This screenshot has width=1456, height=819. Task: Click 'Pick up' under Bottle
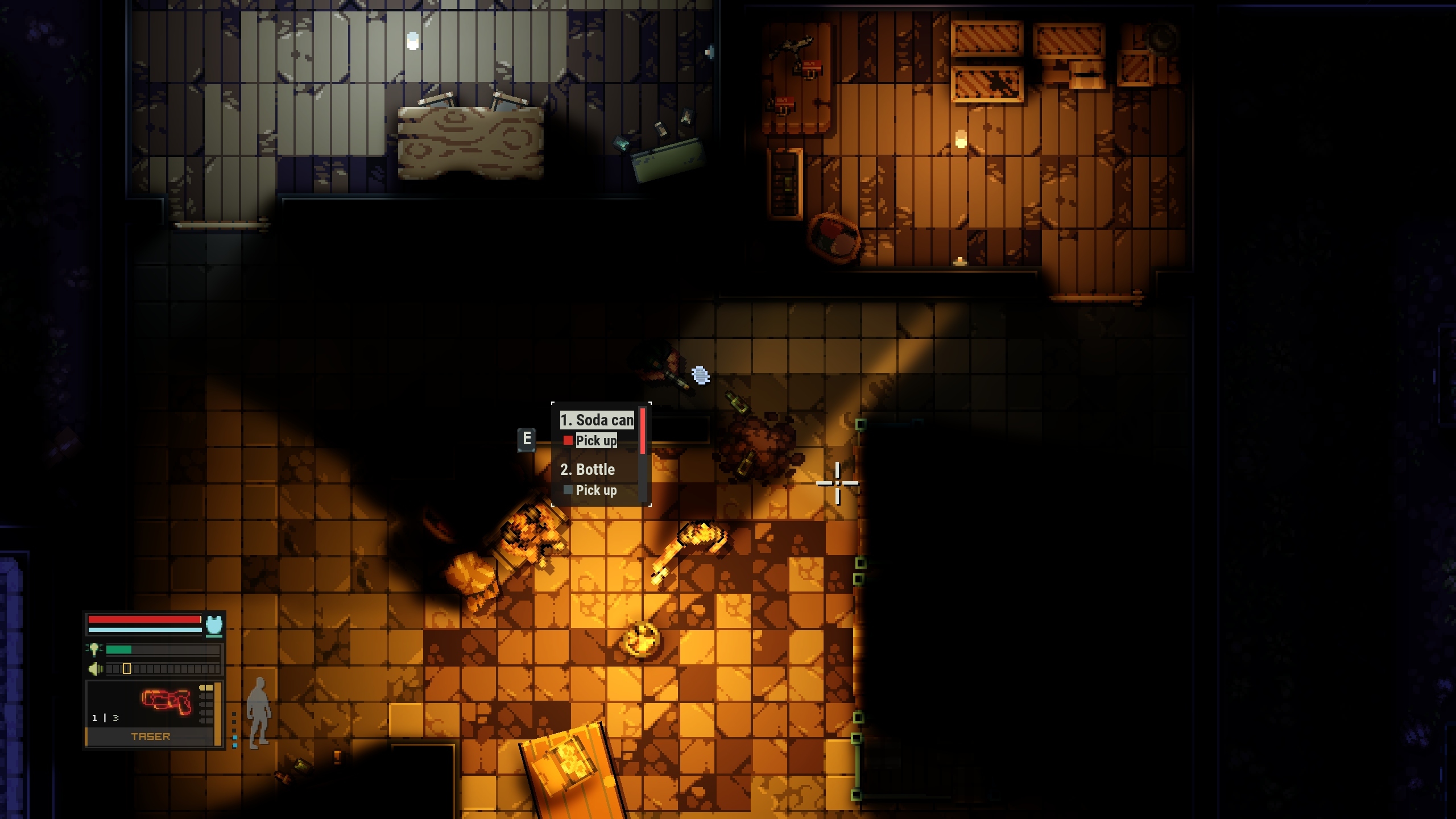point(597,490)
